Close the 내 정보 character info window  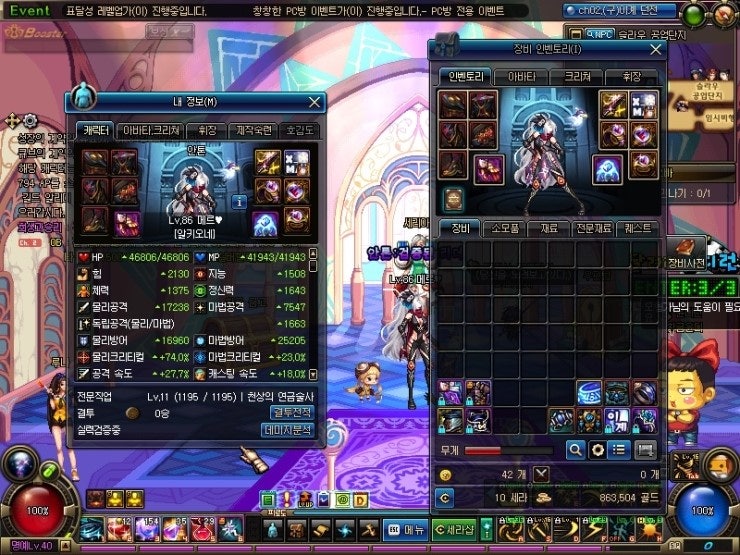point(315,101)
